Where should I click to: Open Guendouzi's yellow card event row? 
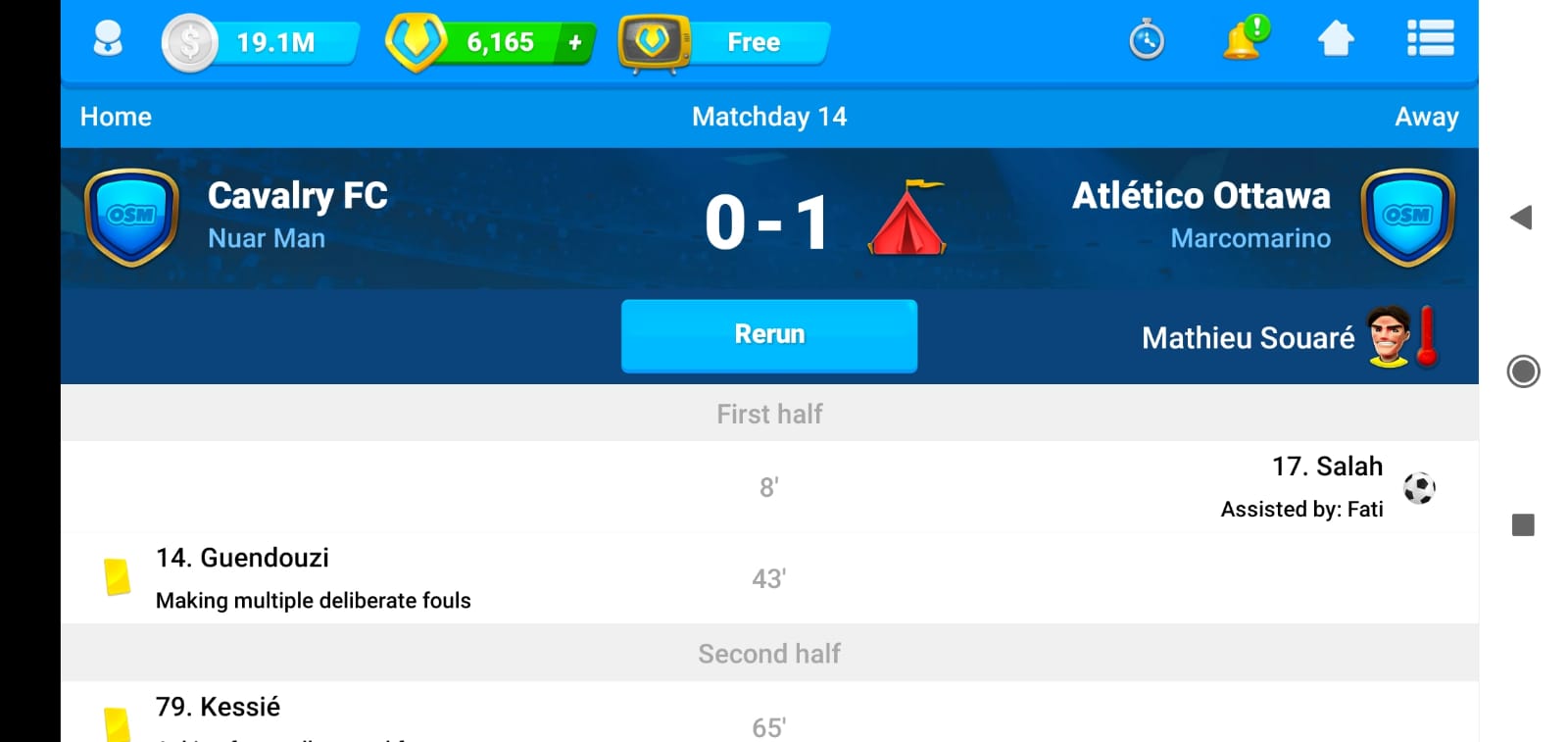coord(769,578)
